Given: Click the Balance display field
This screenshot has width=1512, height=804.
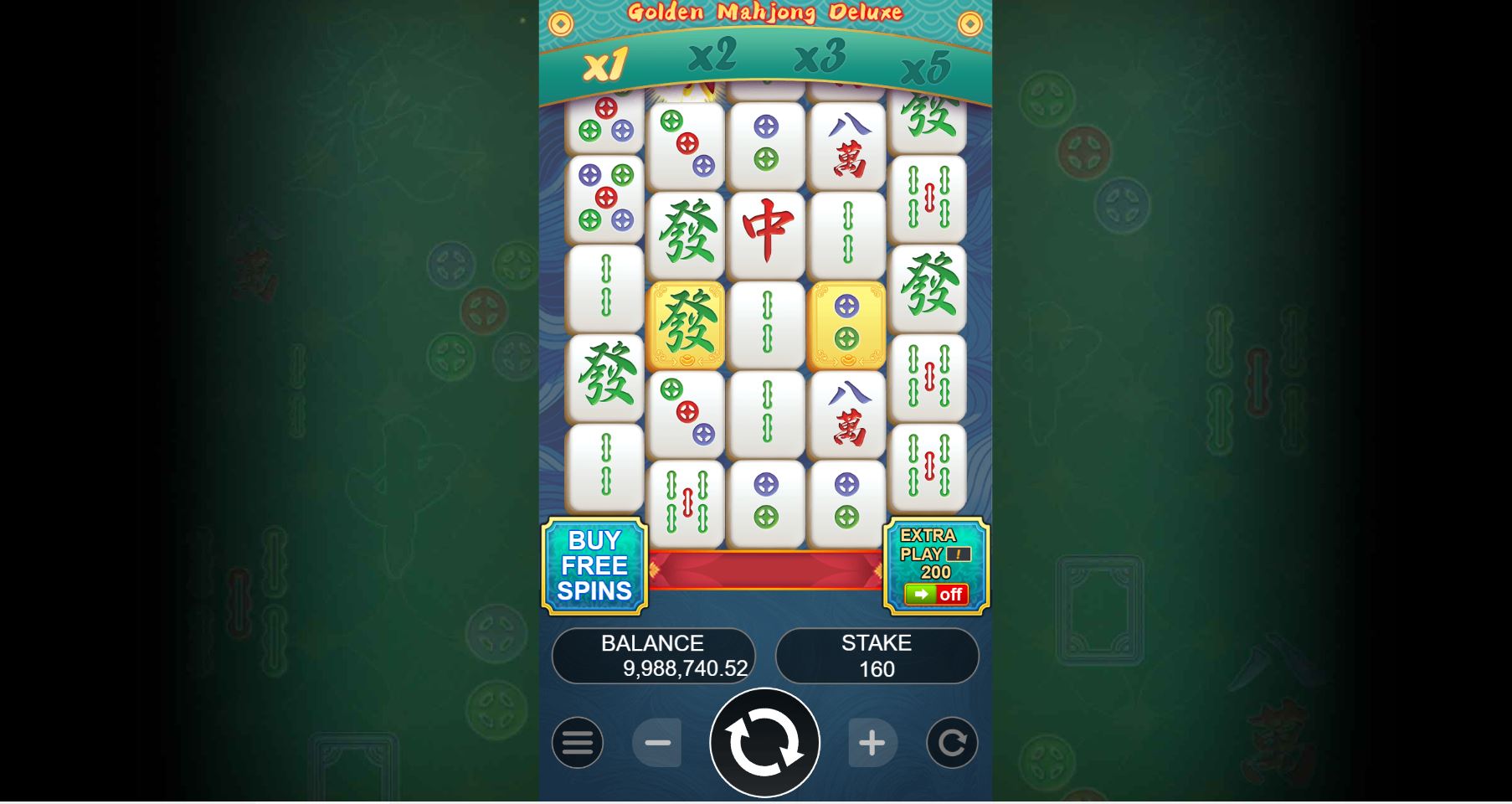Looking at the screenshot, I should pos(653,656).
